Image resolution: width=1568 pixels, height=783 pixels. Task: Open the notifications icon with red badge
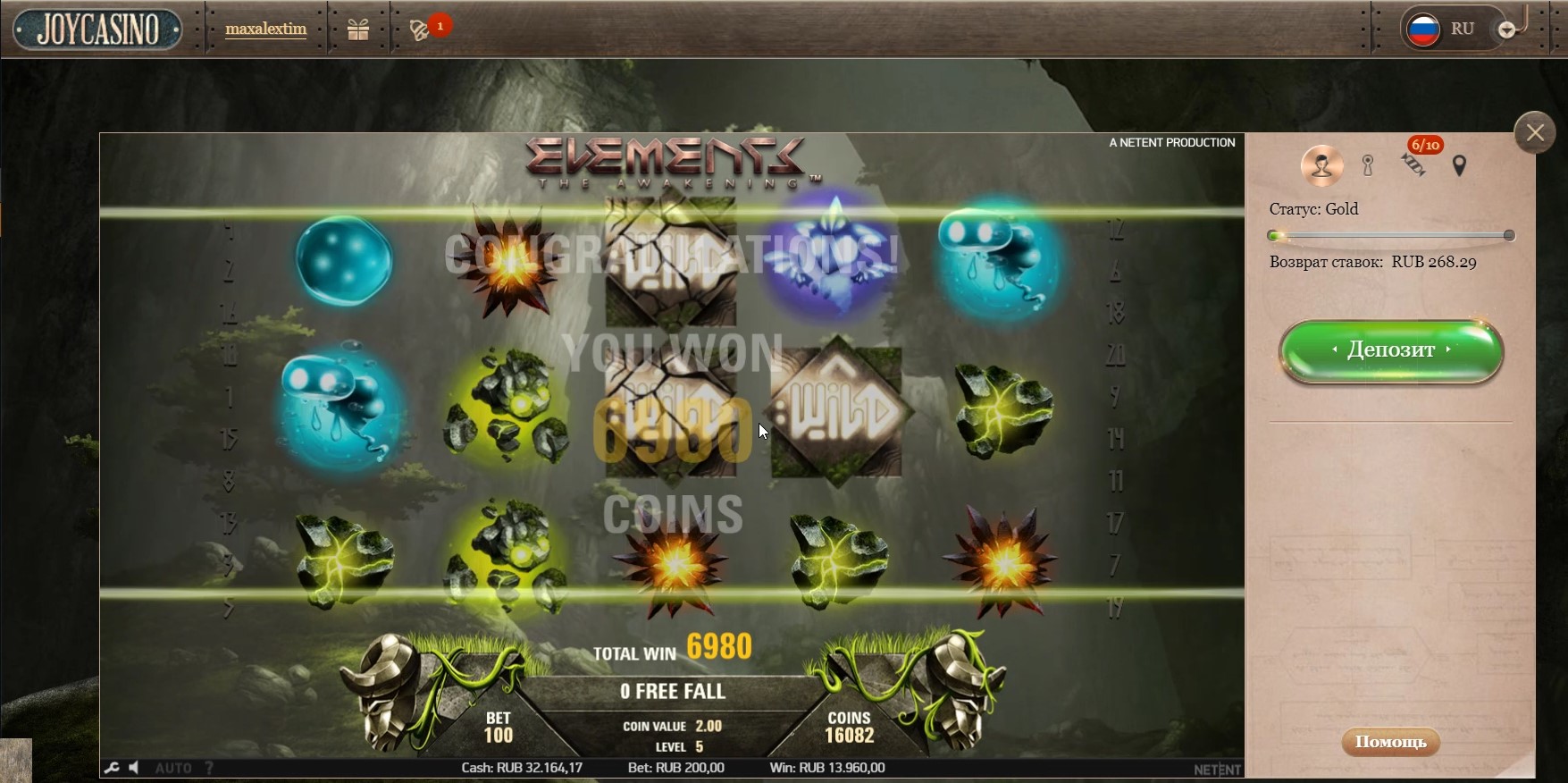coord(420,29)
